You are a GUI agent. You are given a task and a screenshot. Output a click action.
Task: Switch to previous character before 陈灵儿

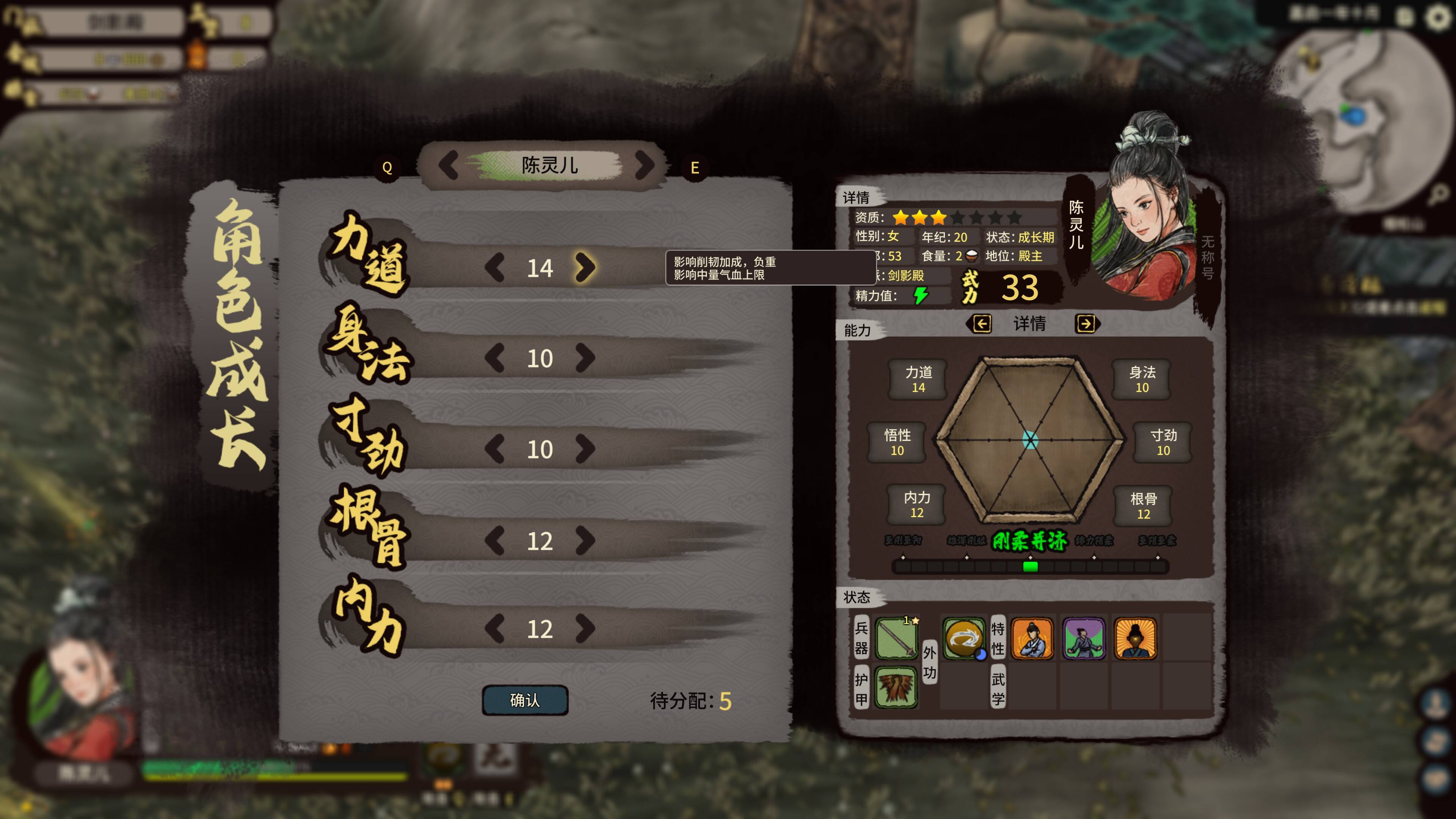(x=449, y=165)
